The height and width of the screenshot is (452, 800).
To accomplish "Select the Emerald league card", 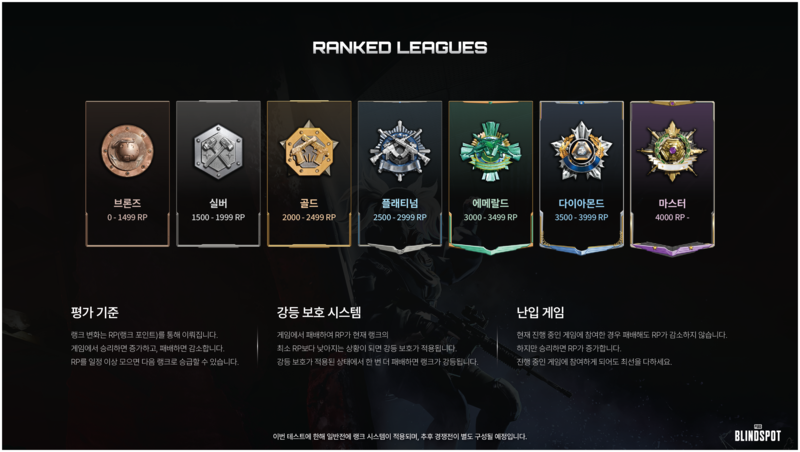I will pyautogui.click(x=490, y=172).
